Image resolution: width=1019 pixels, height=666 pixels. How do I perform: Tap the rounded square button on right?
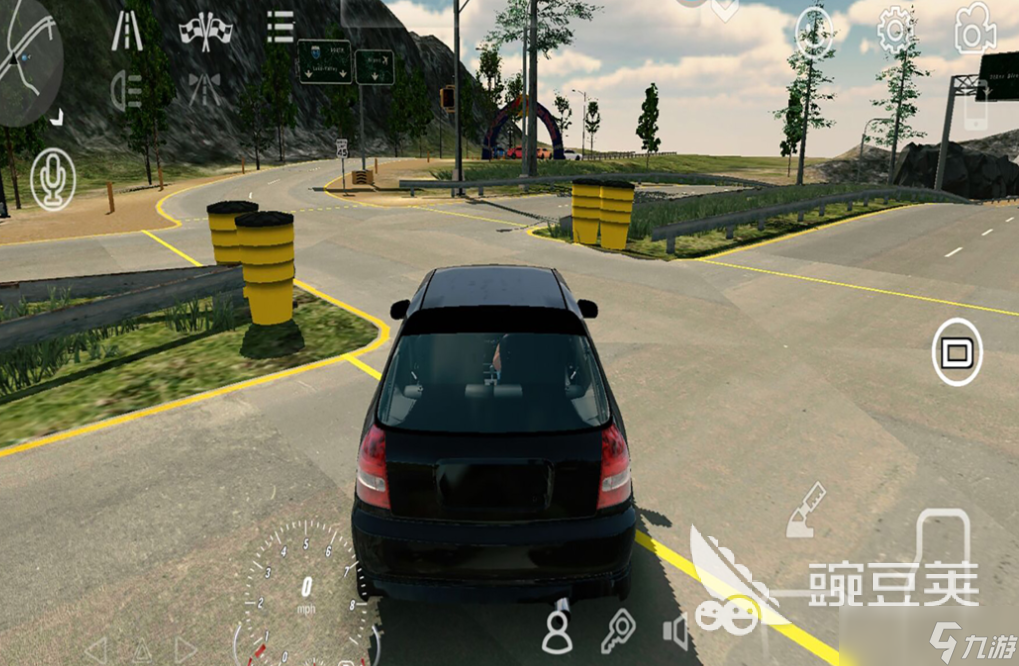[957, 352]
